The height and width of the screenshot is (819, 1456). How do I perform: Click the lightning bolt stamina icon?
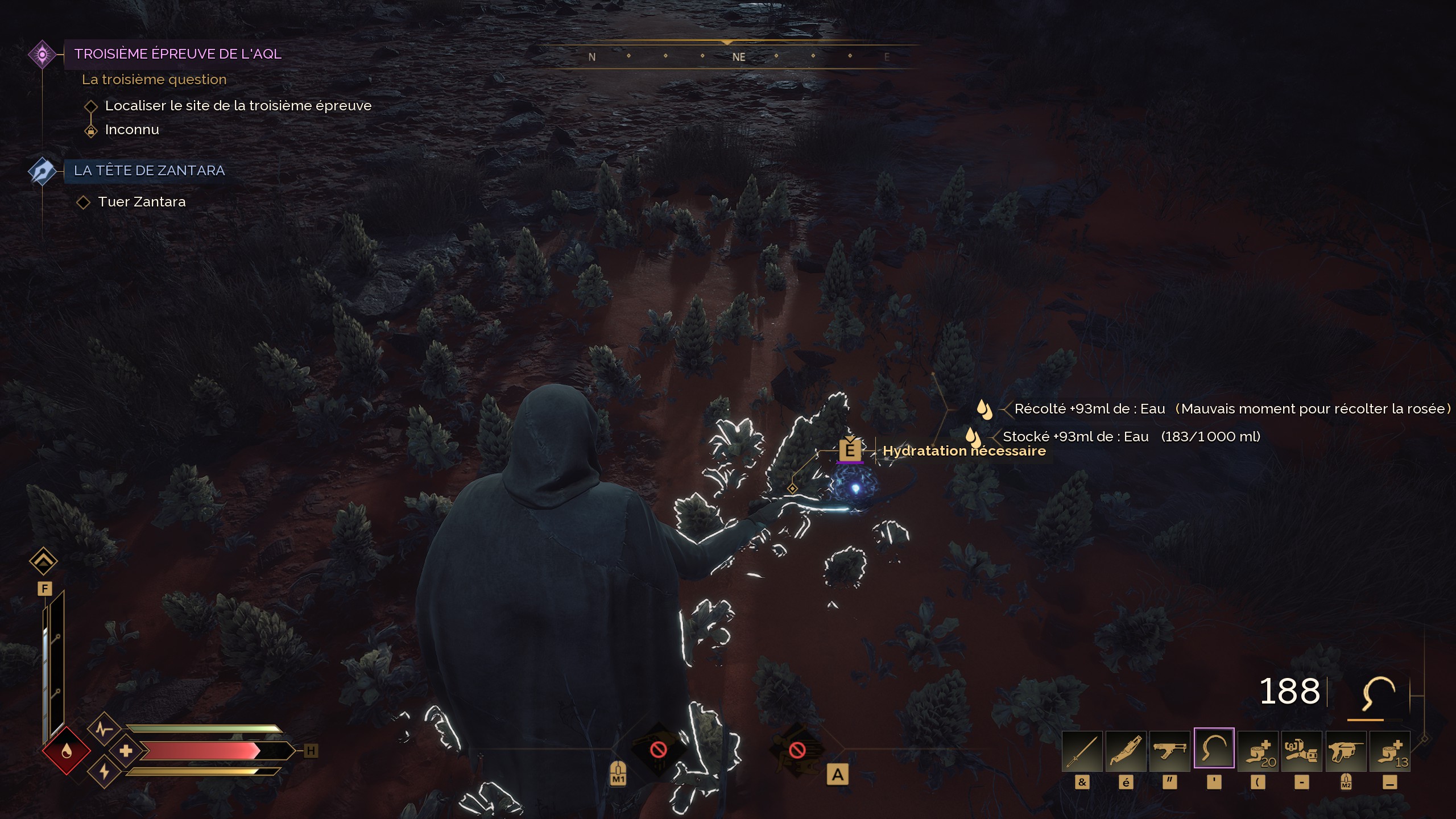(104, 772)
